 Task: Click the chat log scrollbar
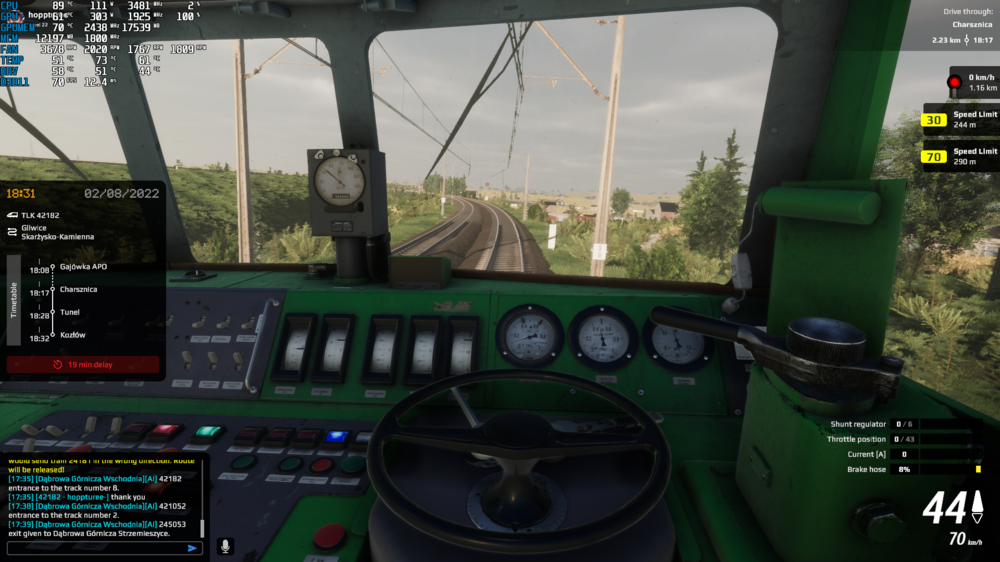pos(202,528)
